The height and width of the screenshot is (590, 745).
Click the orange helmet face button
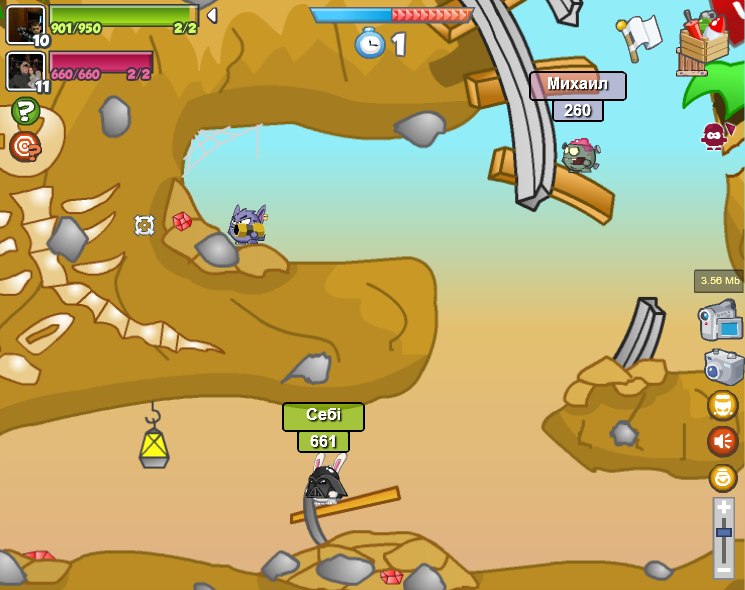tap(723, 405)
